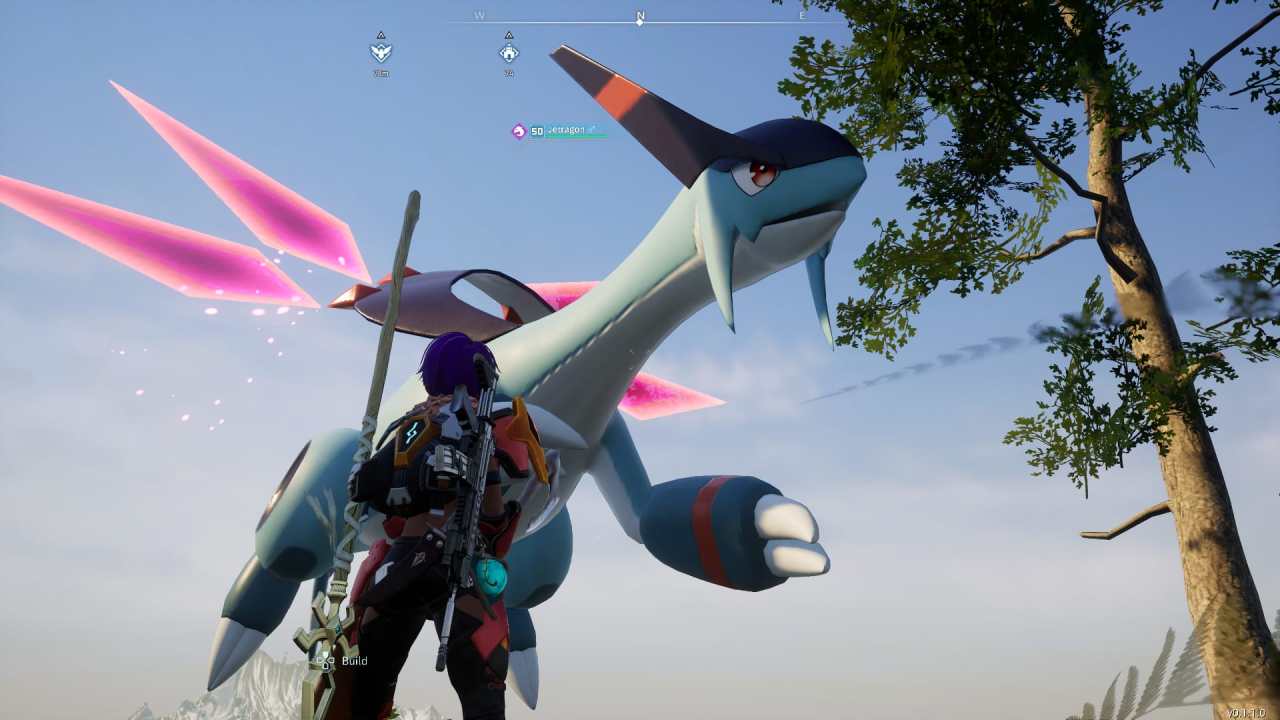
Task: Click the Build prompt text
Action: point(354,661)
